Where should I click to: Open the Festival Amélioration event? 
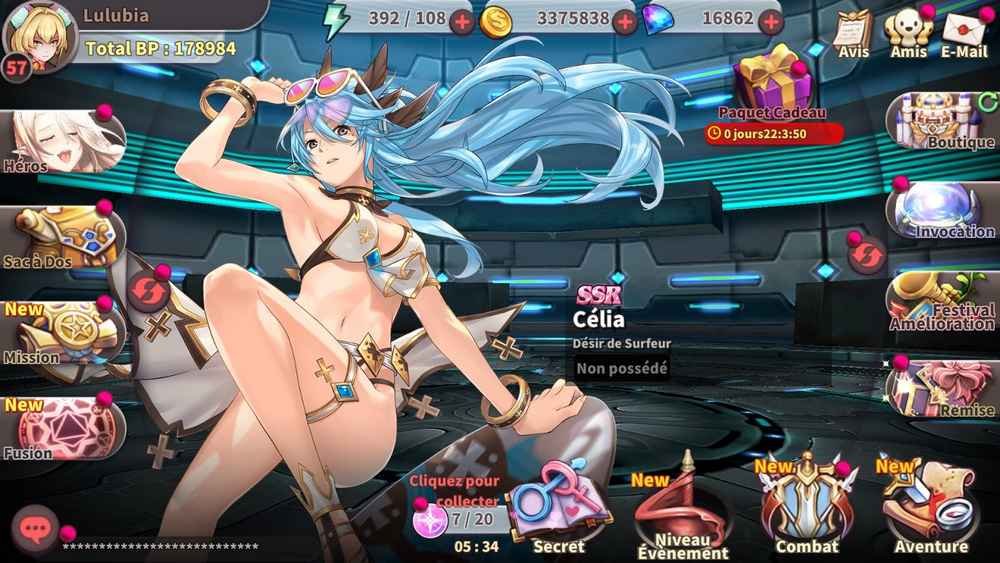pyautogui.click(x=942, y=300)
